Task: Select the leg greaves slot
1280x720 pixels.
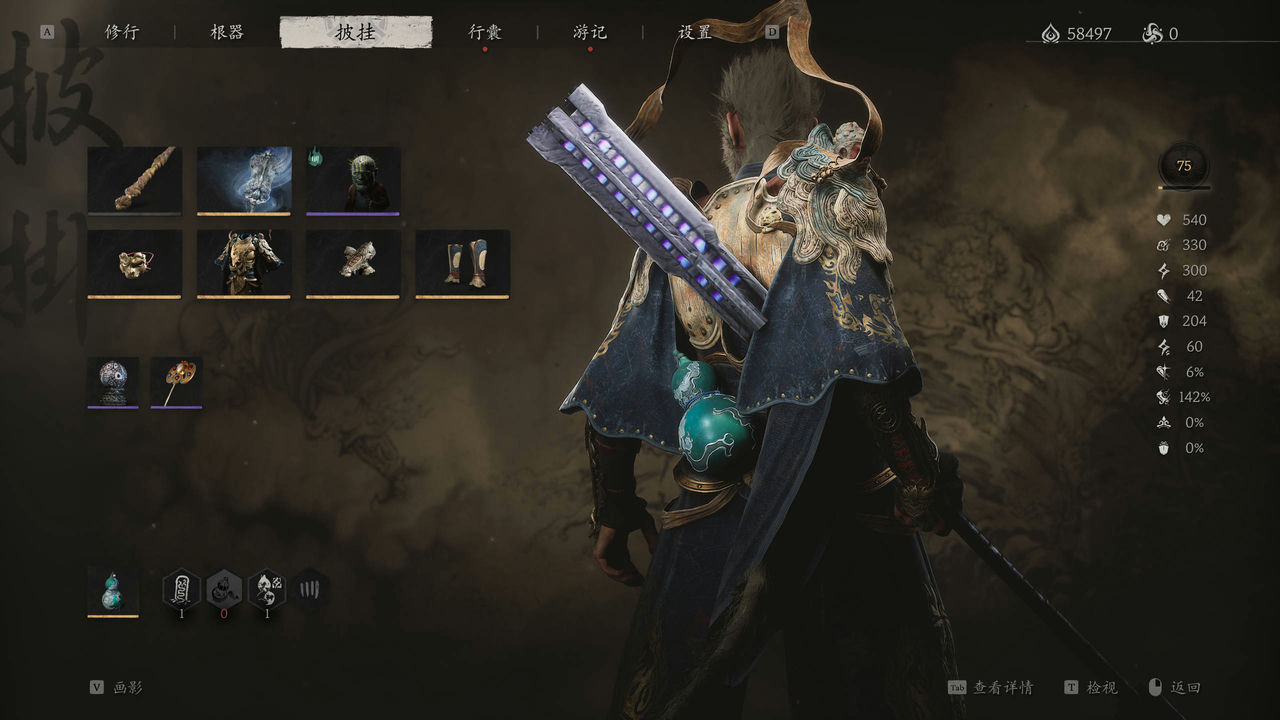Action: (x=462, y=264)
